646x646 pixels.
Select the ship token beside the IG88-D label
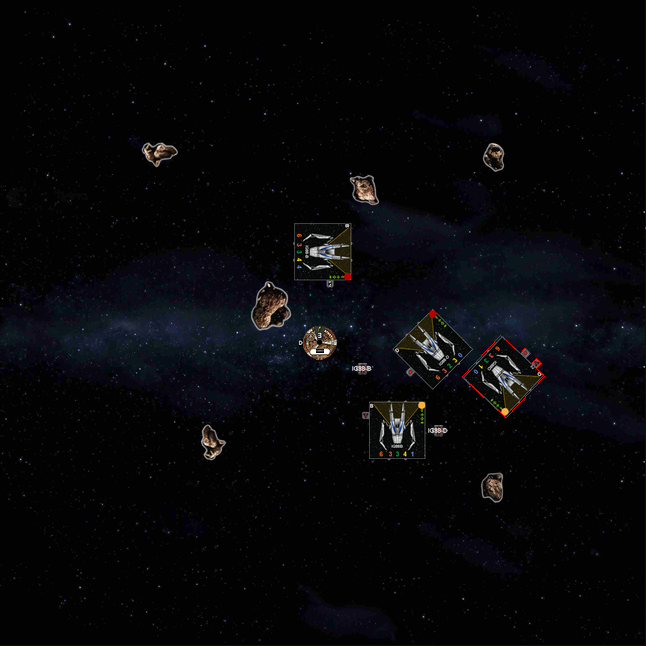(x=397, y=430)
